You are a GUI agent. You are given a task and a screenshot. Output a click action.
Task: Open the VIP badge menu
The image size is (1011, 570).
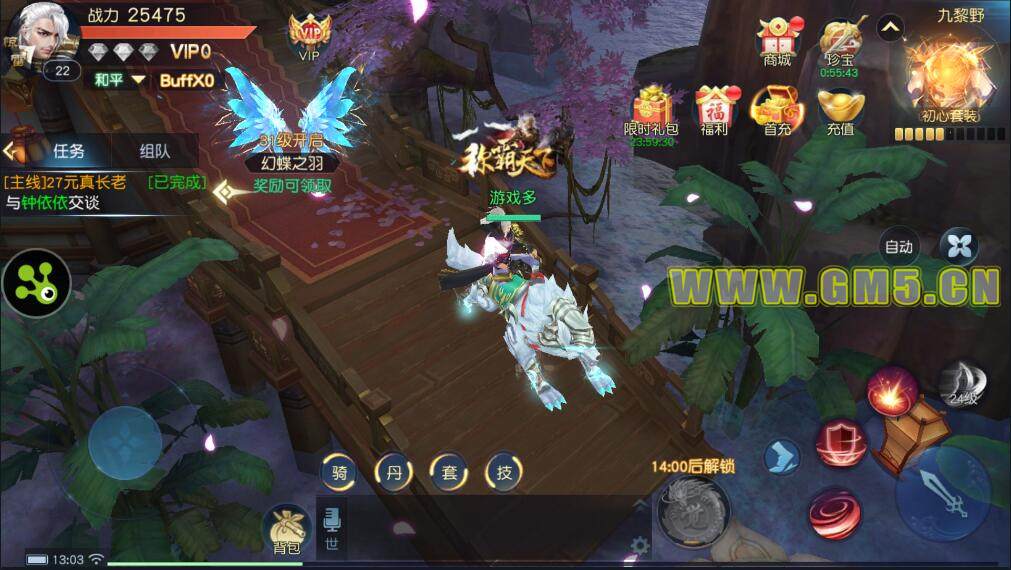(x=309, y=37)
